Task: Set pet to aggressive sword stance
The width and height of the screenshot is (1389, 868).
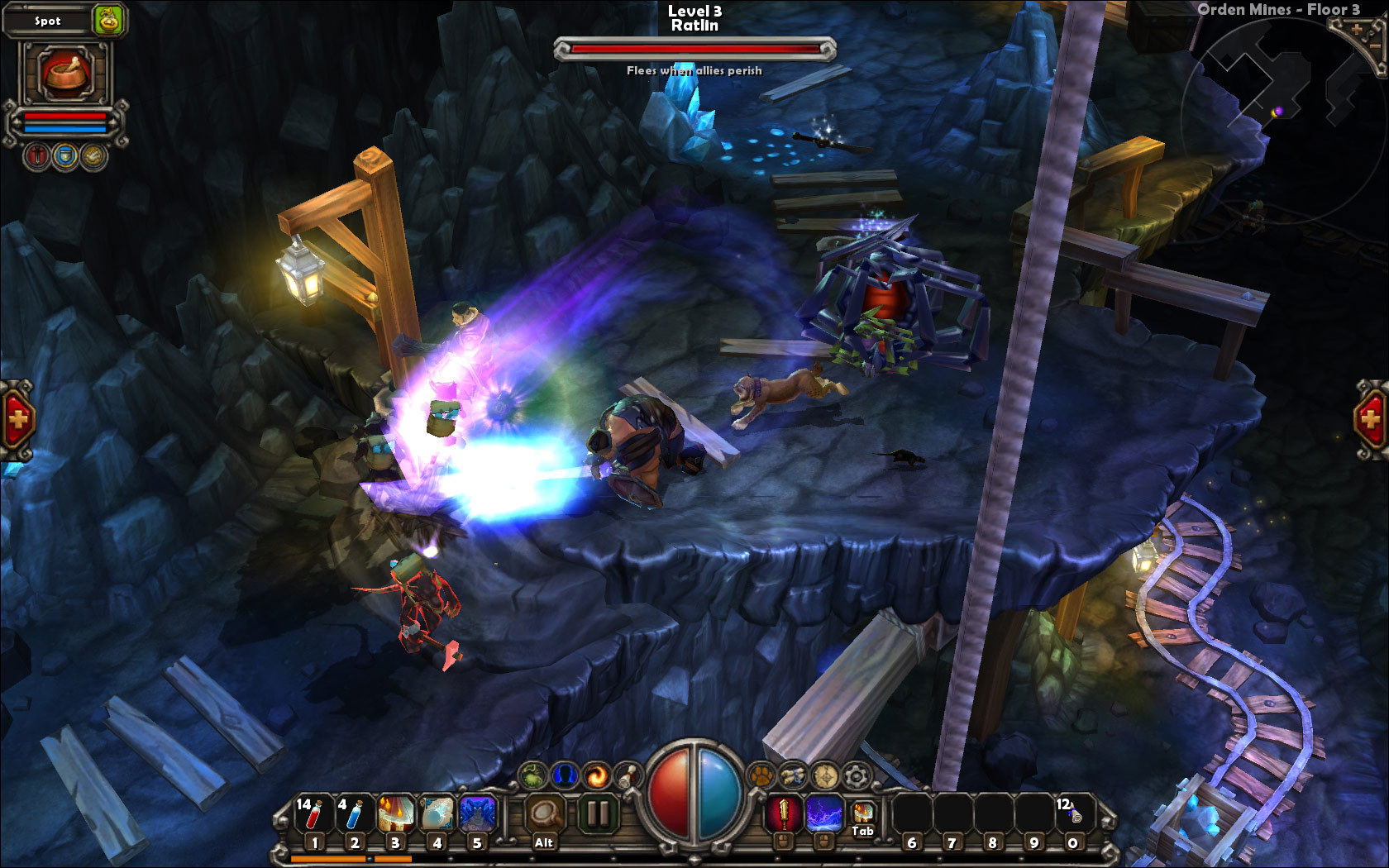Action: (38, 156)
